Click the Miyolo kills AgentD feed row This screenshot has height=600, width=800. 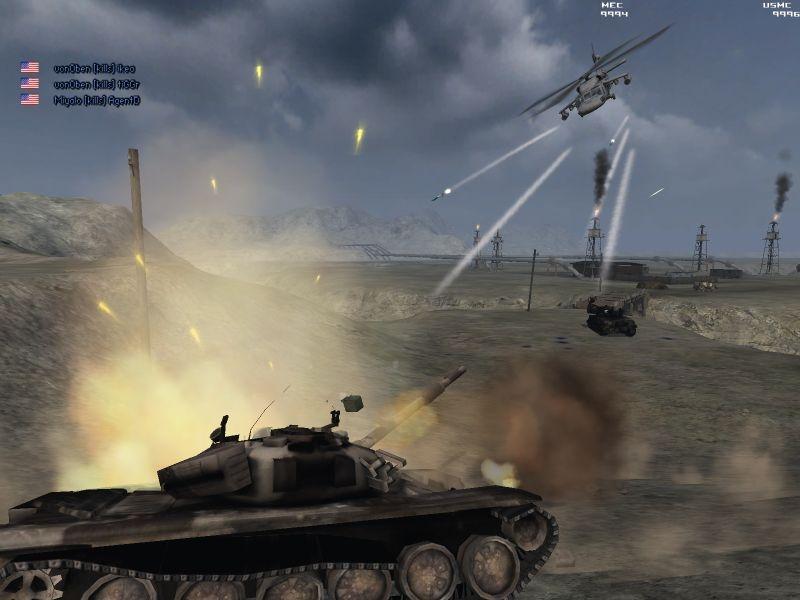(96, 100)
